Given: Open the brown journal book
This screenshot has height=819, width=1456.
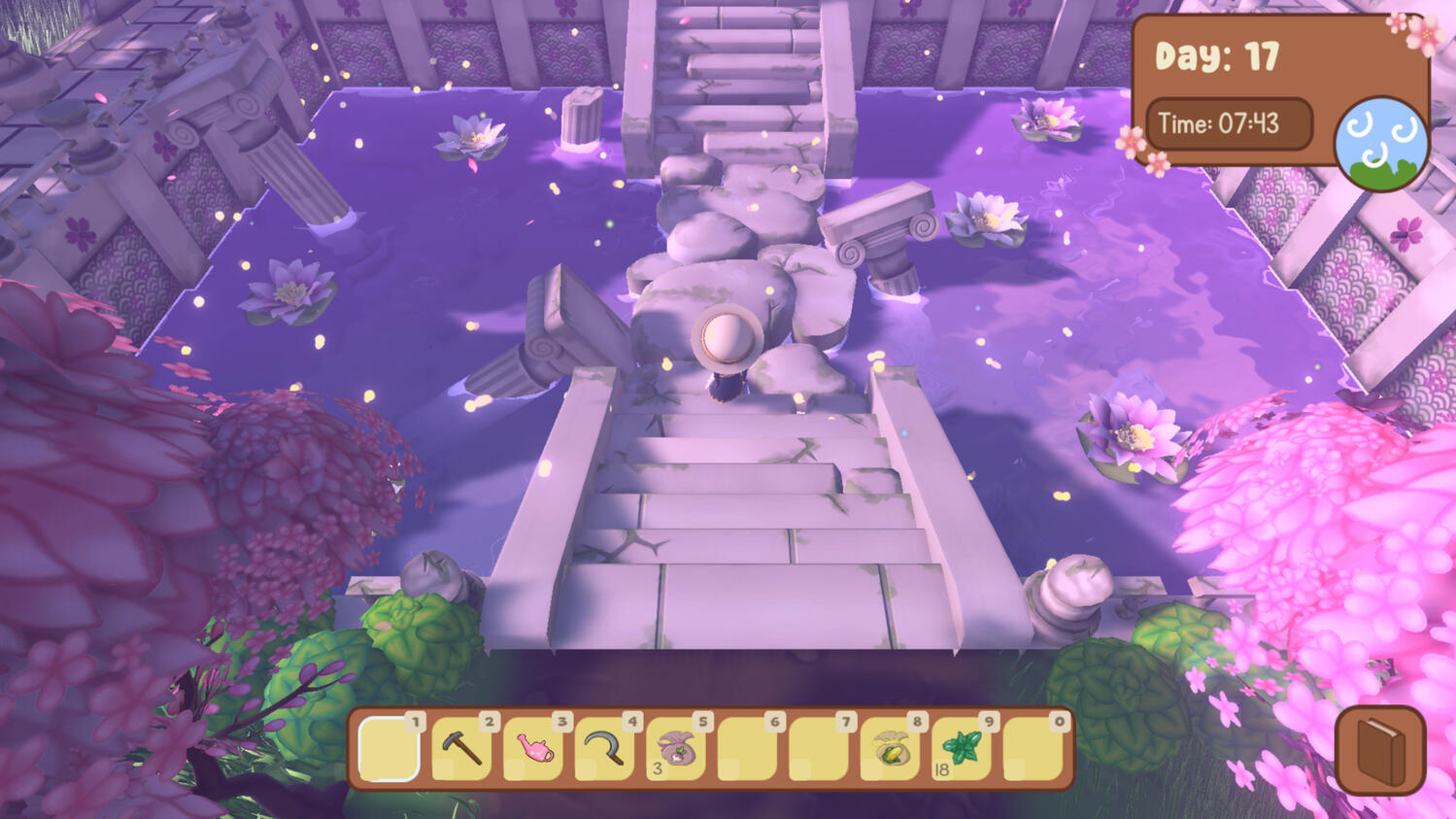Looking at the screenshot, I should pyautogui.click(x=1380, y=751).
